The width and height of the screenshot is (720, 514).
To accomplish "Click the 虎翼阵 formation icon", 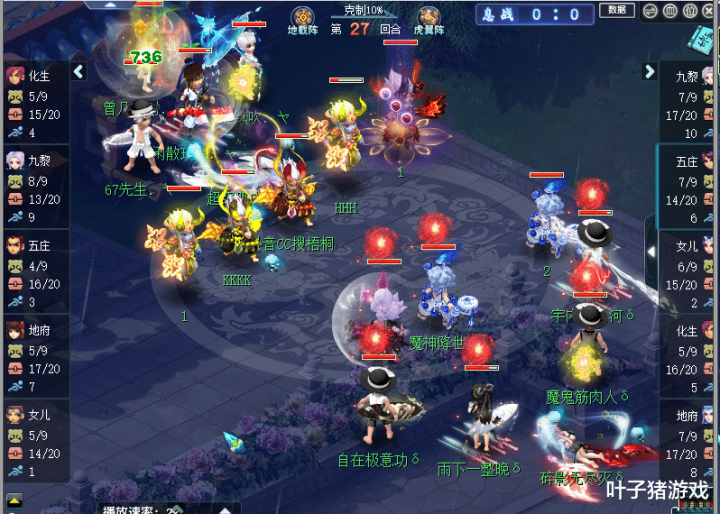I will pyautogui.click(x=429, y=17).
